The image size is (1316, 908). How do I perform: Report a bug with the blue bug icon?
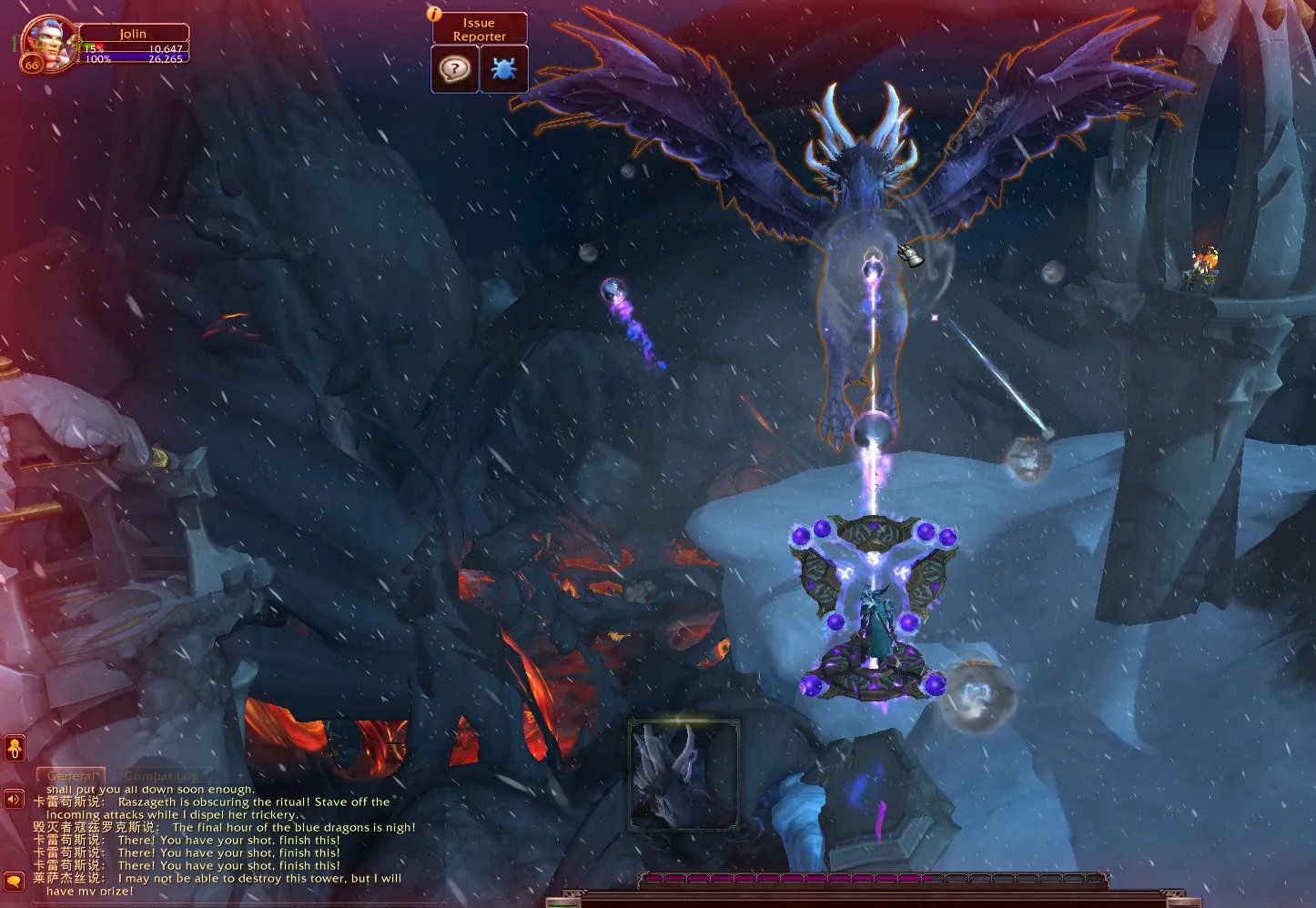click(x=503, y=68)
